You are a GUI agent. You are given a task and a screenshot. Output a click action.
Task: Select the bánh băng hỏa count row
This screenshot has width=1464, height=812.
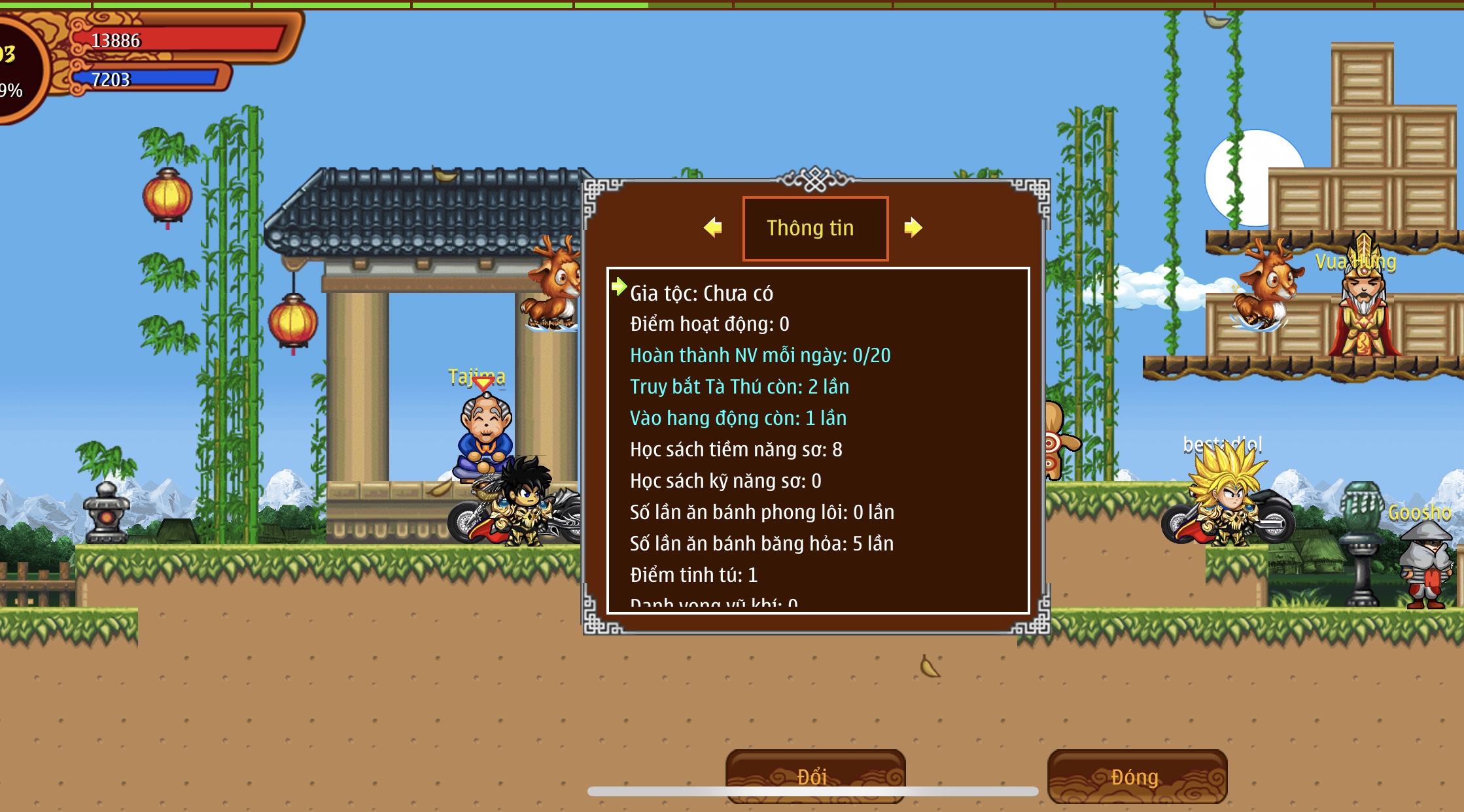pyautogui.click(x=761, y=544)
